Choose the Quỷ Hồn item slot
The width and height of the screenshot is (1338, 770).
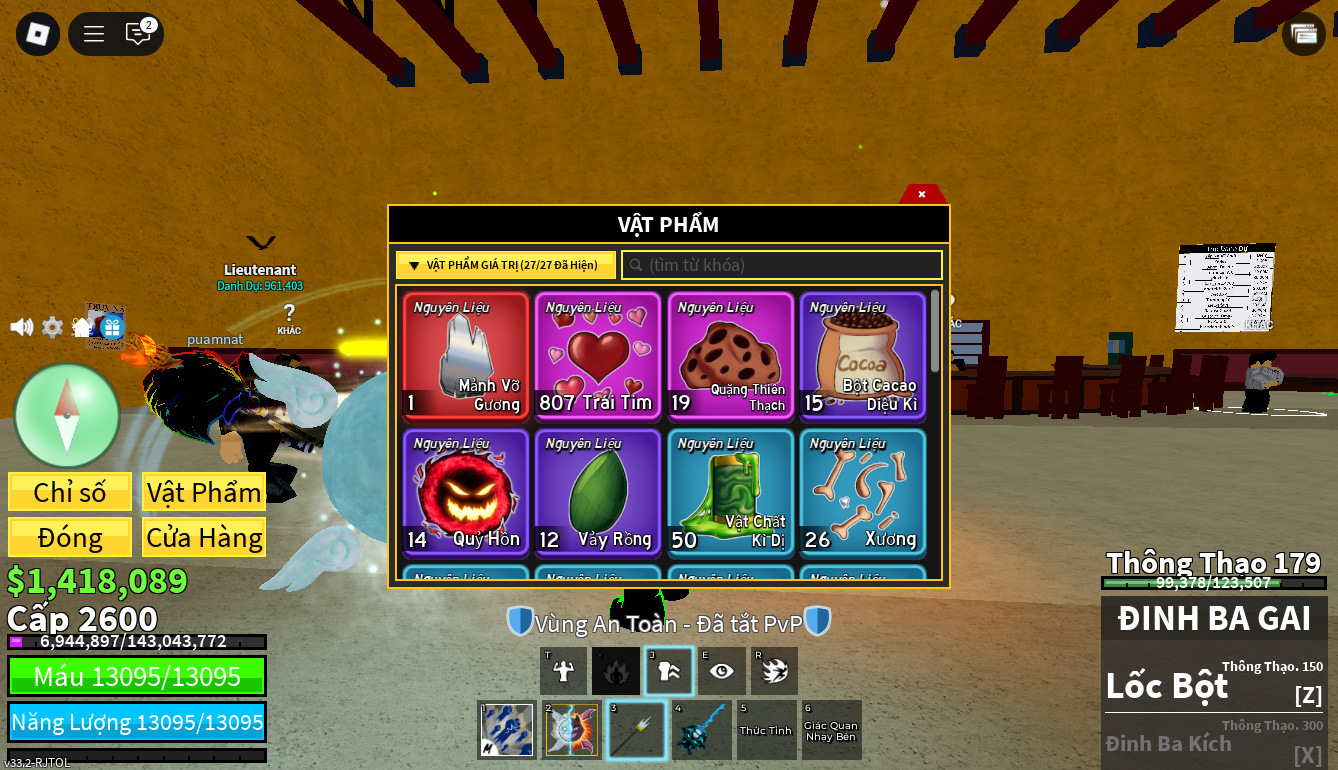tap(466, 492)
